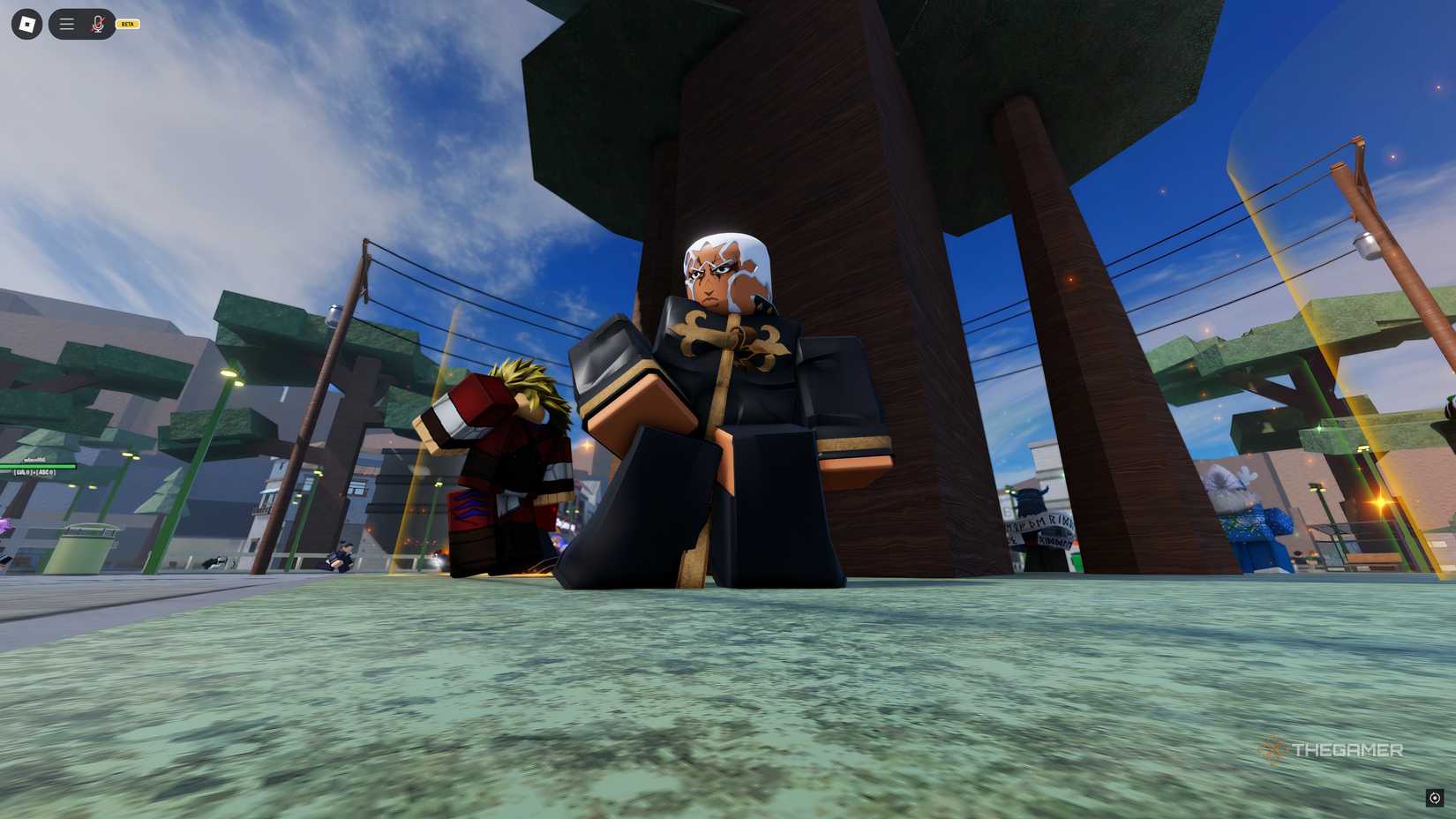The width and height of the screenshot is (1456, 819).
Task: Unmute voice chat via the mic toggle
Action: pos(97,24)
